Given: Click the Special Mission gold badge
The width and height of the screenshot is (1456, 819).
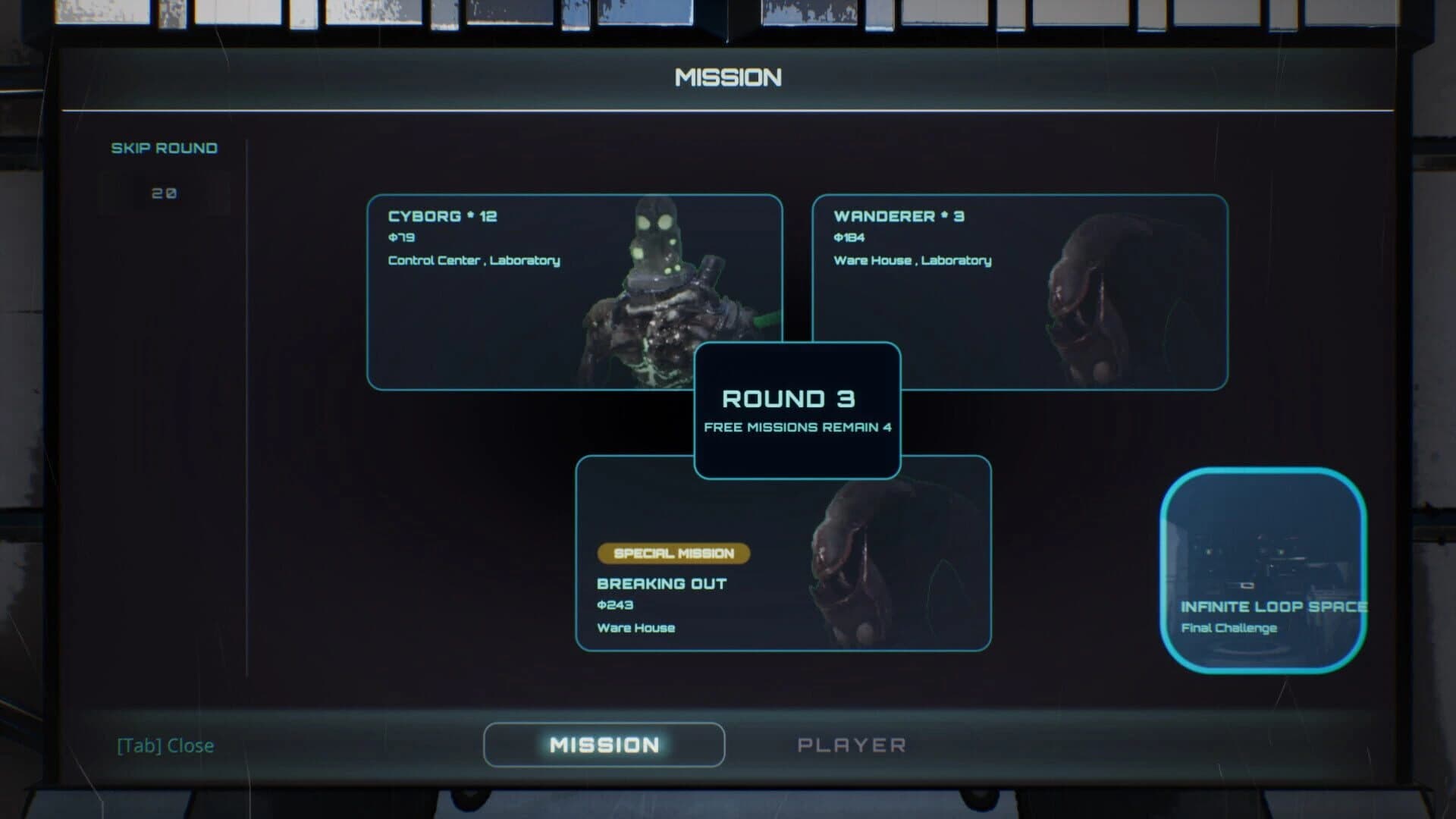Looking at the screenshot, I should point(673,554).
